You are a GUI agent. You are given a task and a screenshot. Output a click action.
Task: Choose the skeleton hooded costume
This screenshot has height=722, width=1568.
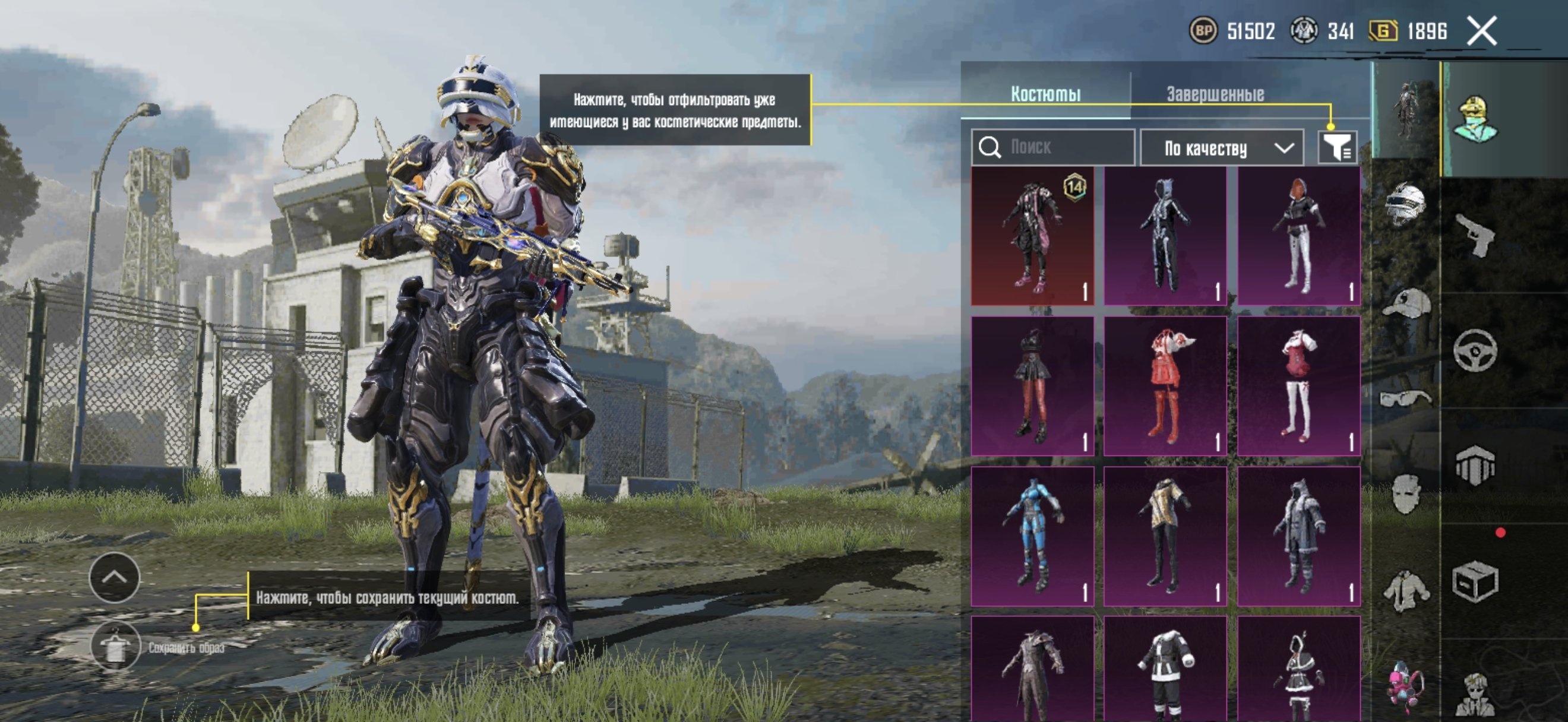tap(1165, 236)
